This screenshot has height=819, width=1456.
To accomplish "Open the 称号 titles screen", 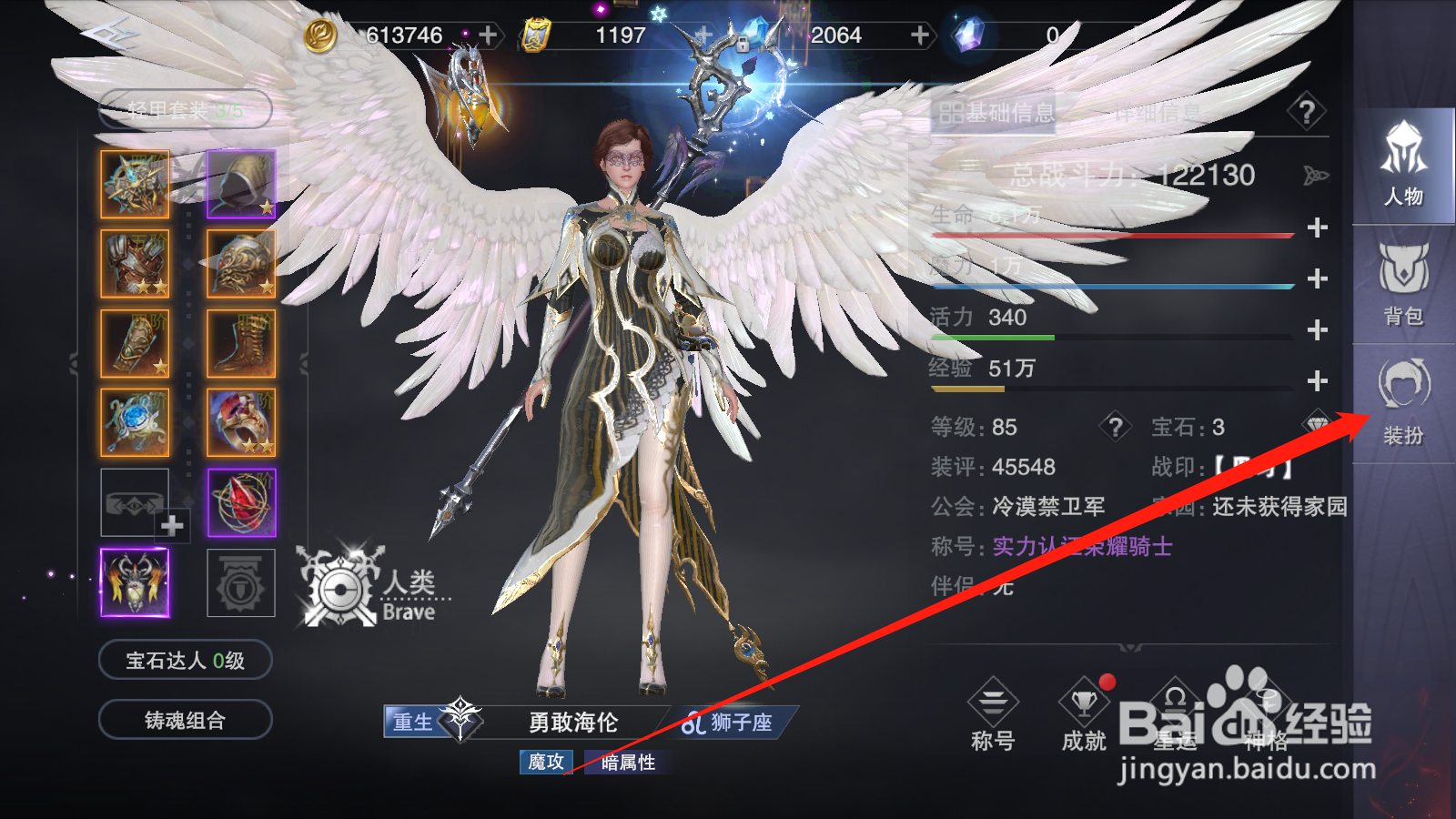I will [995, 719].
